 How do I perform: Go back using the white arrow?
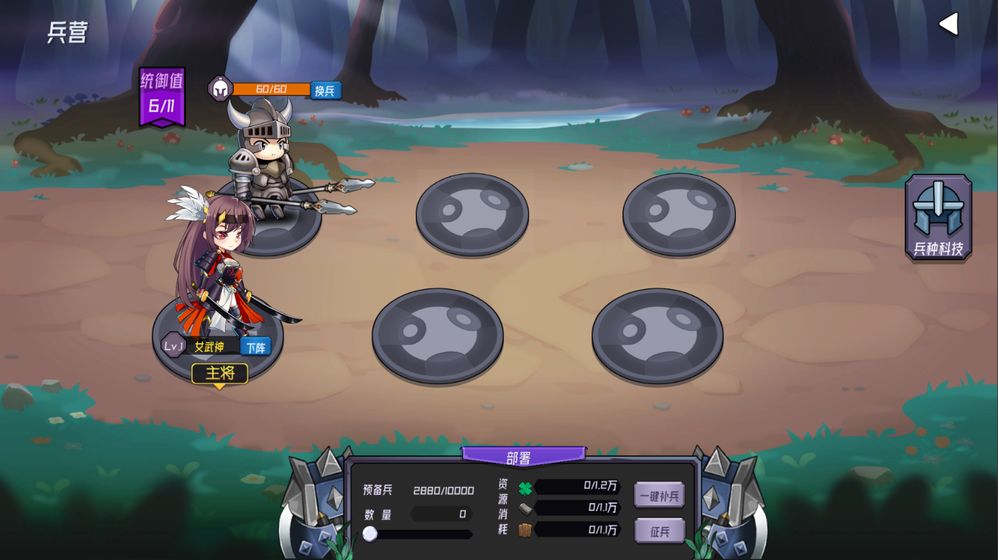pos(948,24)
